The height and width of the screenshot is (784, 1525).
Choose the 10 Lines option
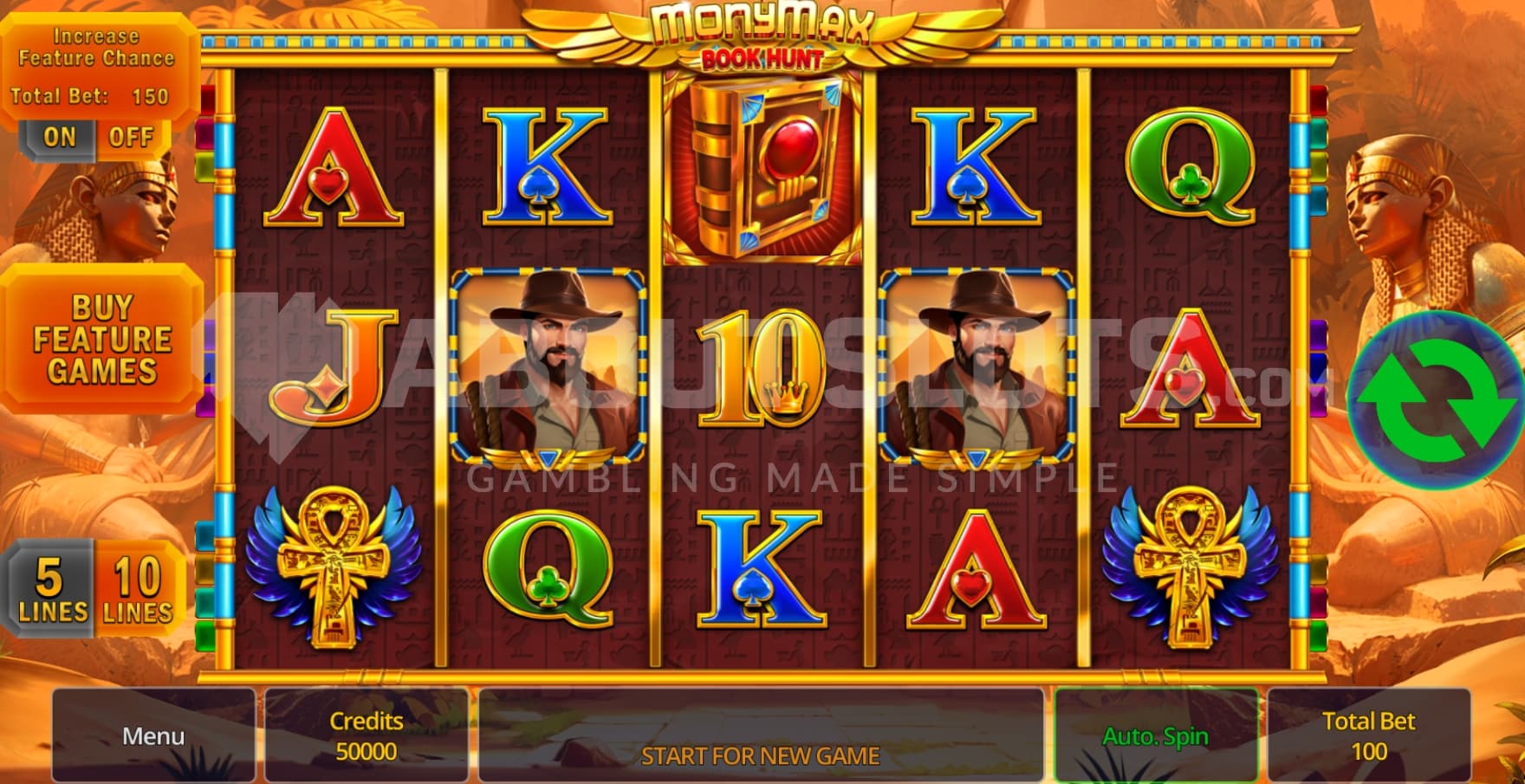[x=138, y=589]
